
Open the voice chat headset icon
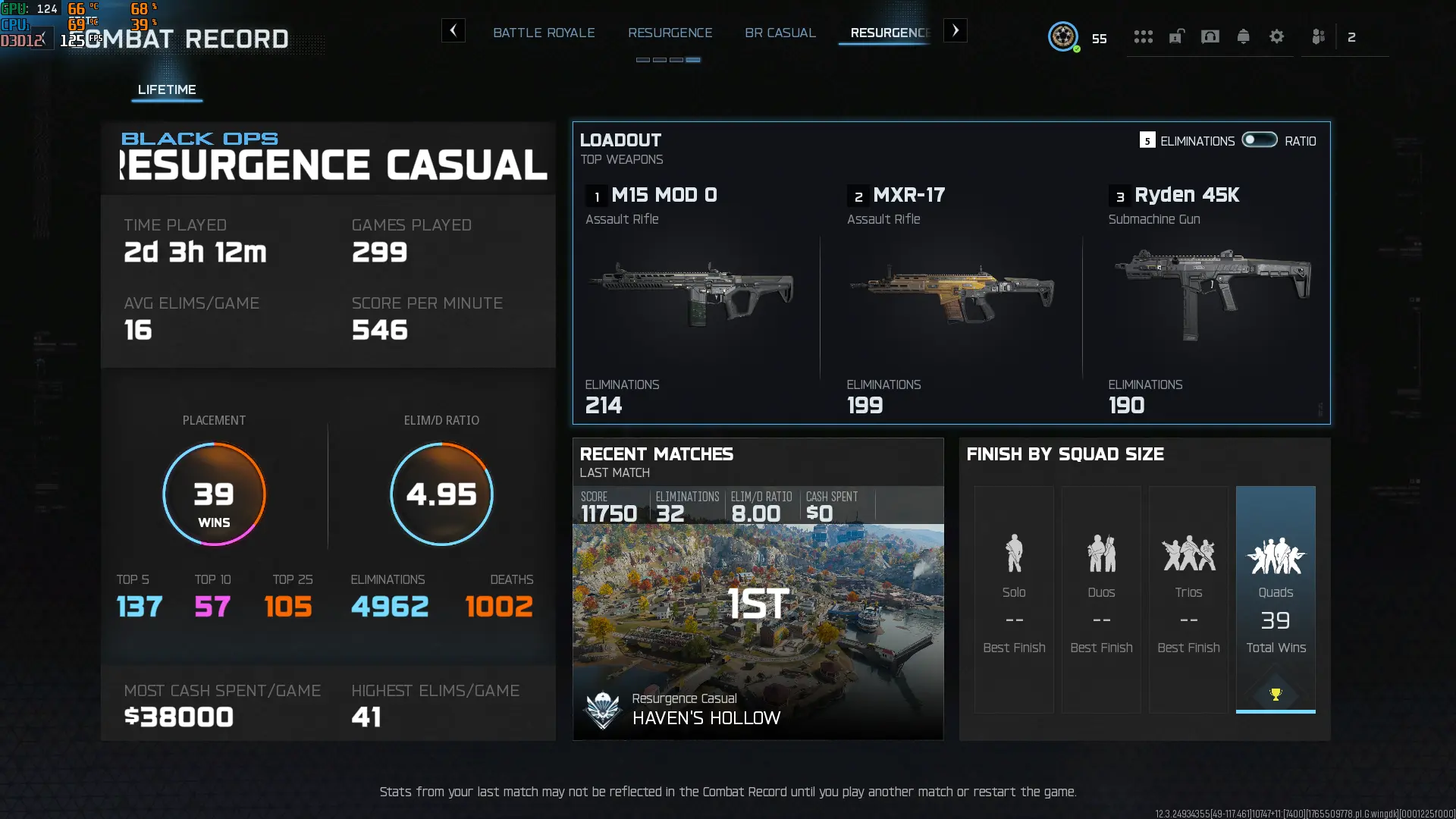click(x=1210, y=36)
